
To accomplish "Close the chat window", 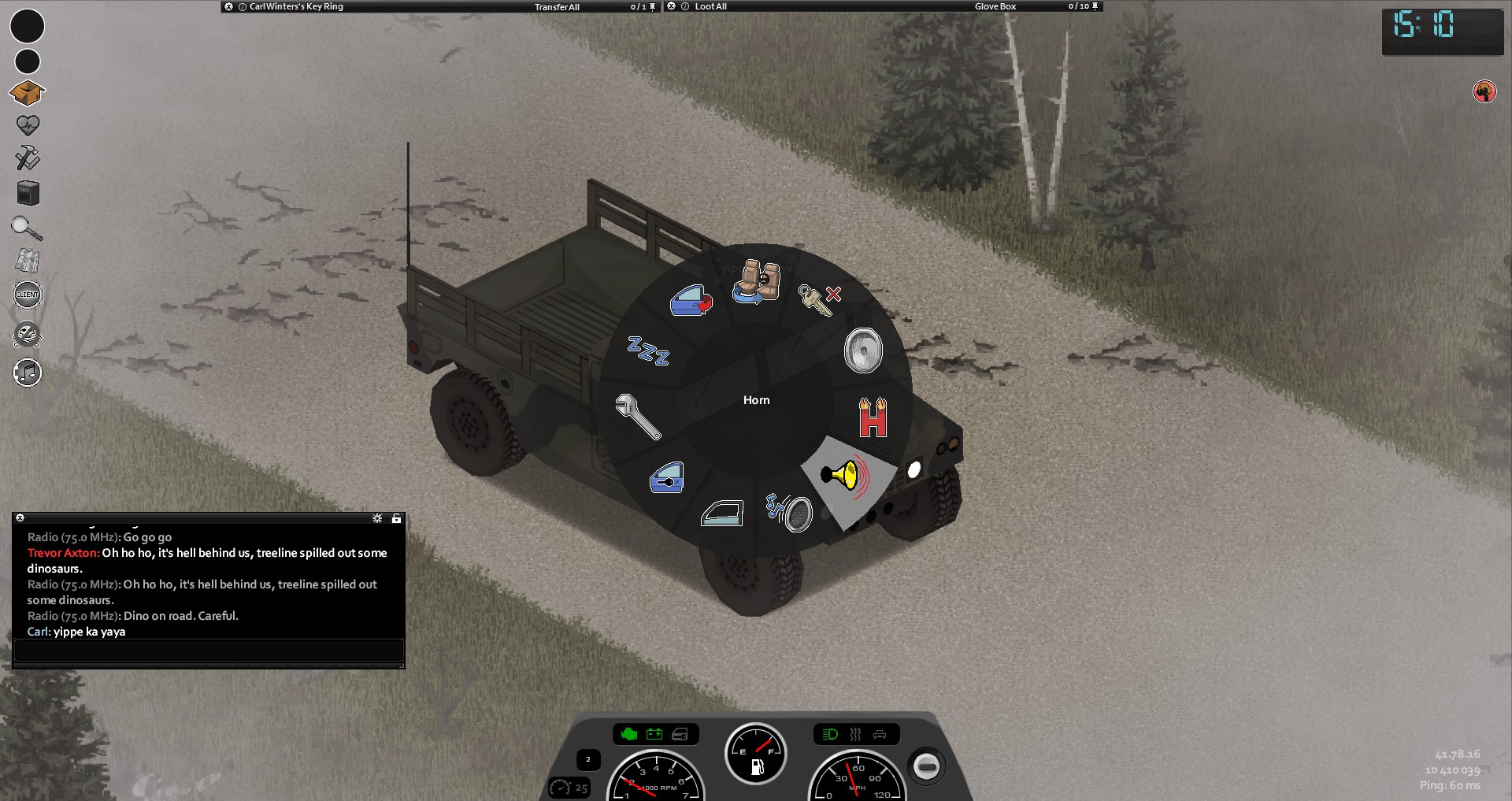I will (20, 518).
